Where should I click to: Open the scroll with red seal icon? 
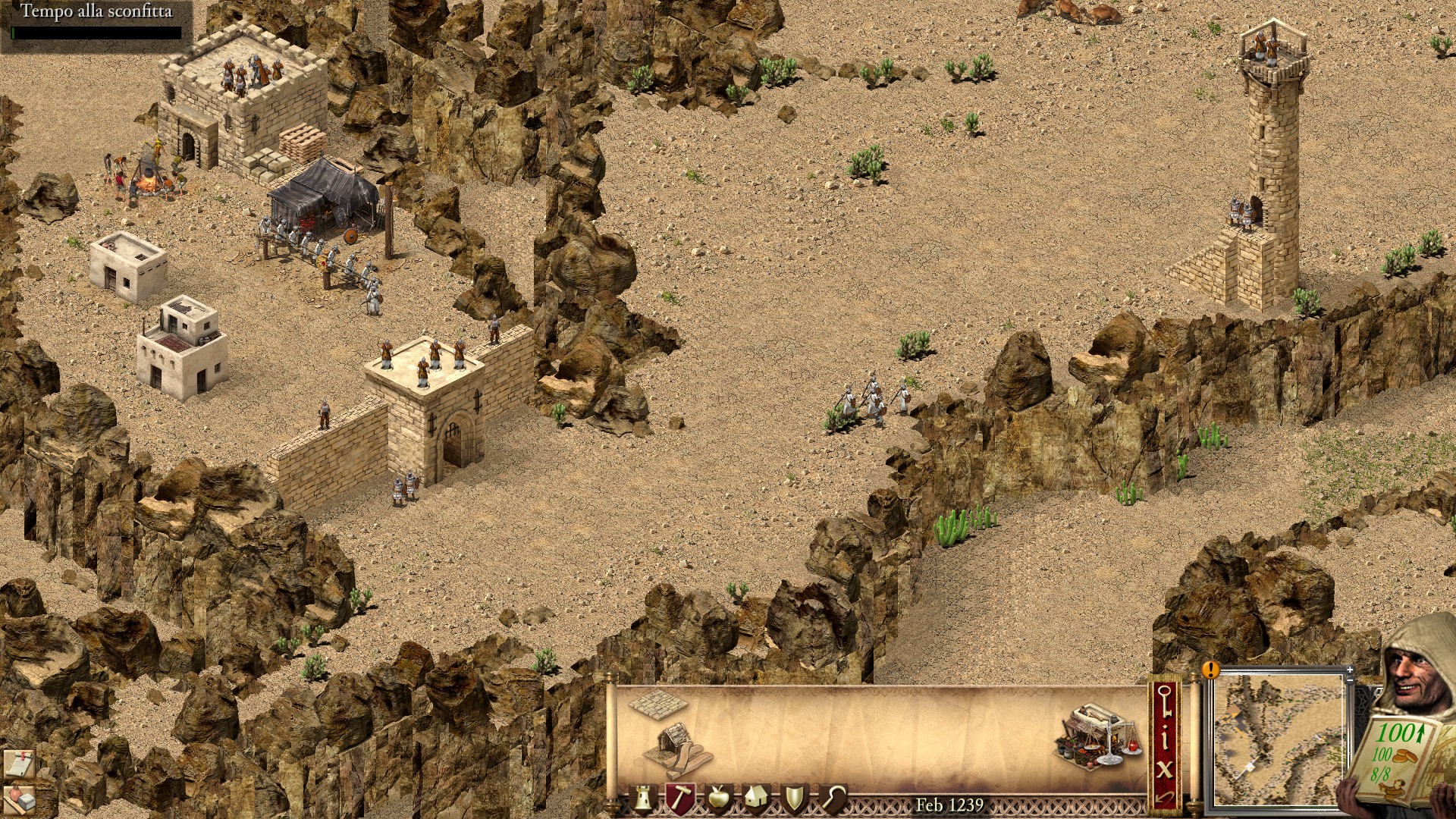click(18, 764)
